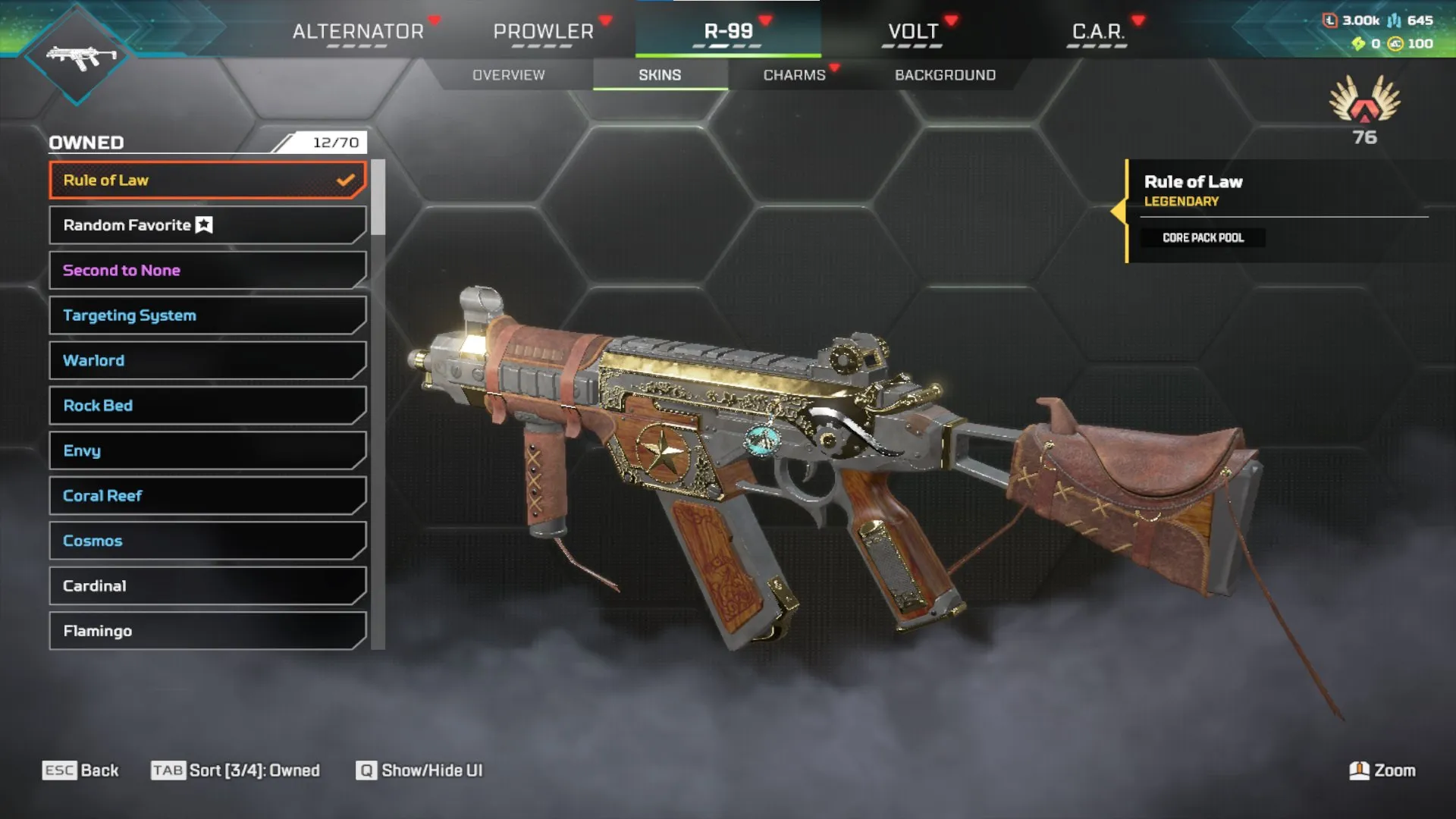Click Sort [3/4]: Owned
Viewport: 1456px width, 819px height.
(x=236, y=770)
